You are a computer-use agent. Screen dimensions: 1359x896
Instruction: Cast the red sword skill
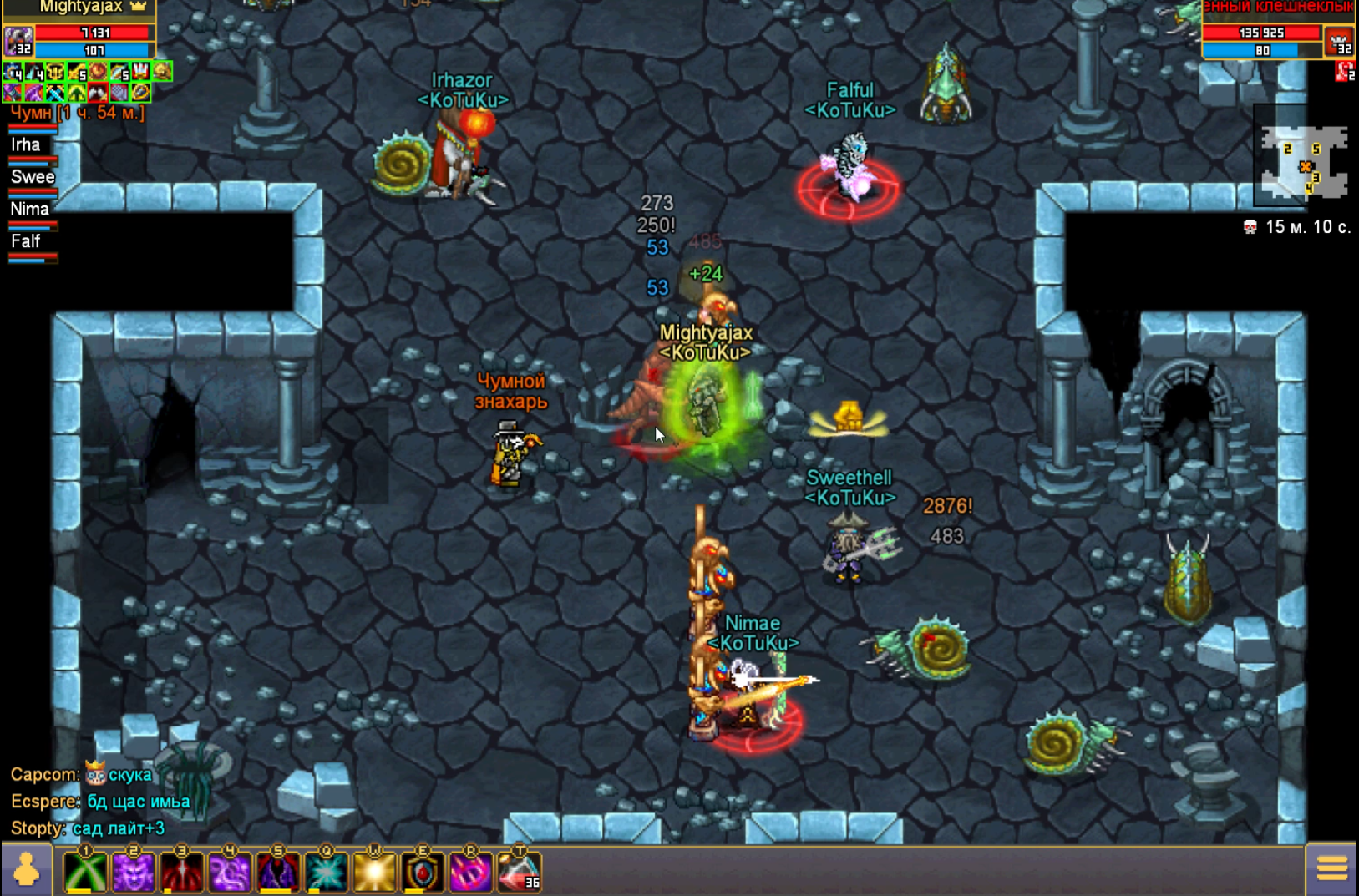click(x=181, y=873)
